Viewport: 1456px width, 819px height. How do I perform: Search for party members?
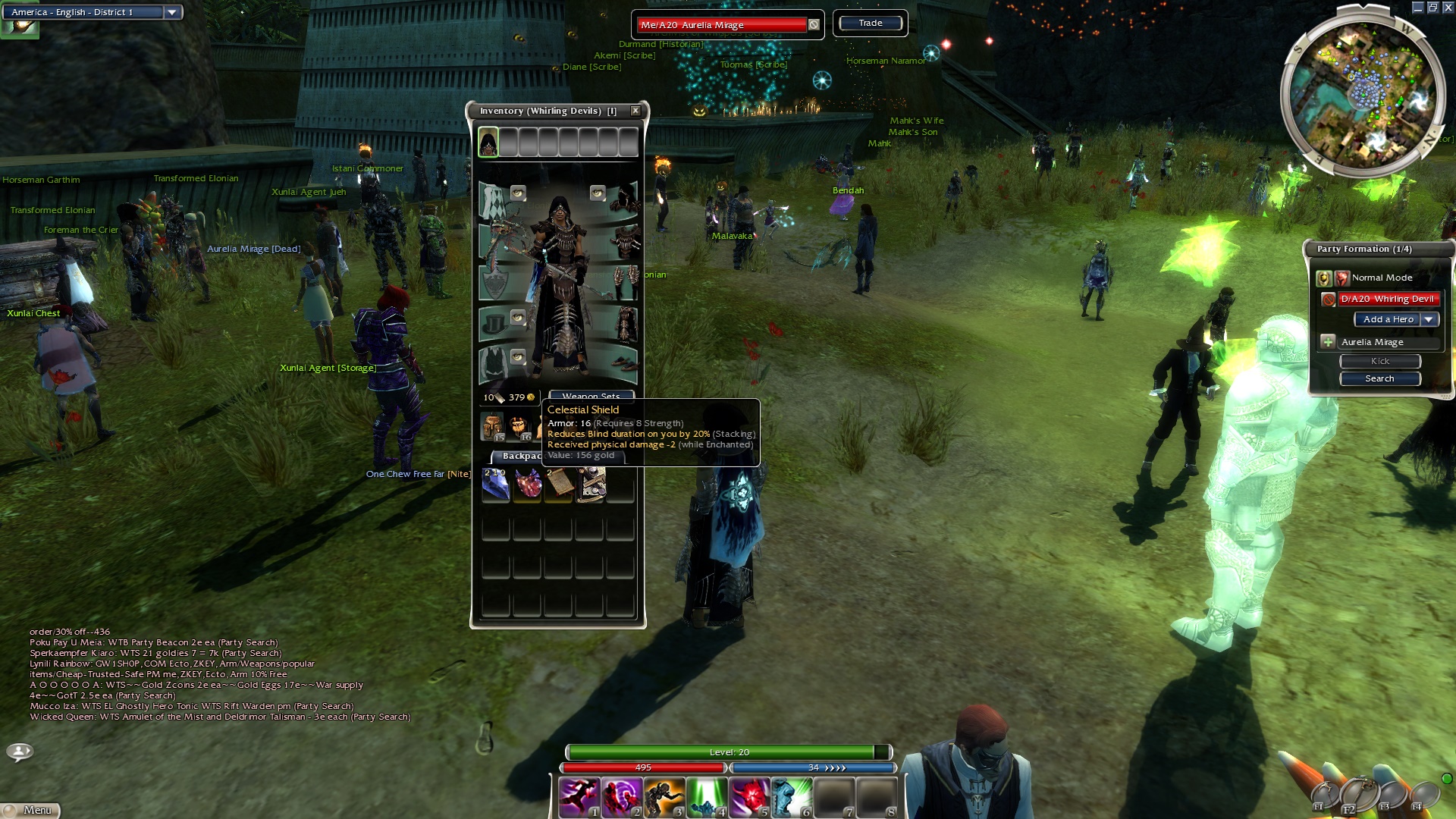pyautogui.click(x=1379, y=378)
